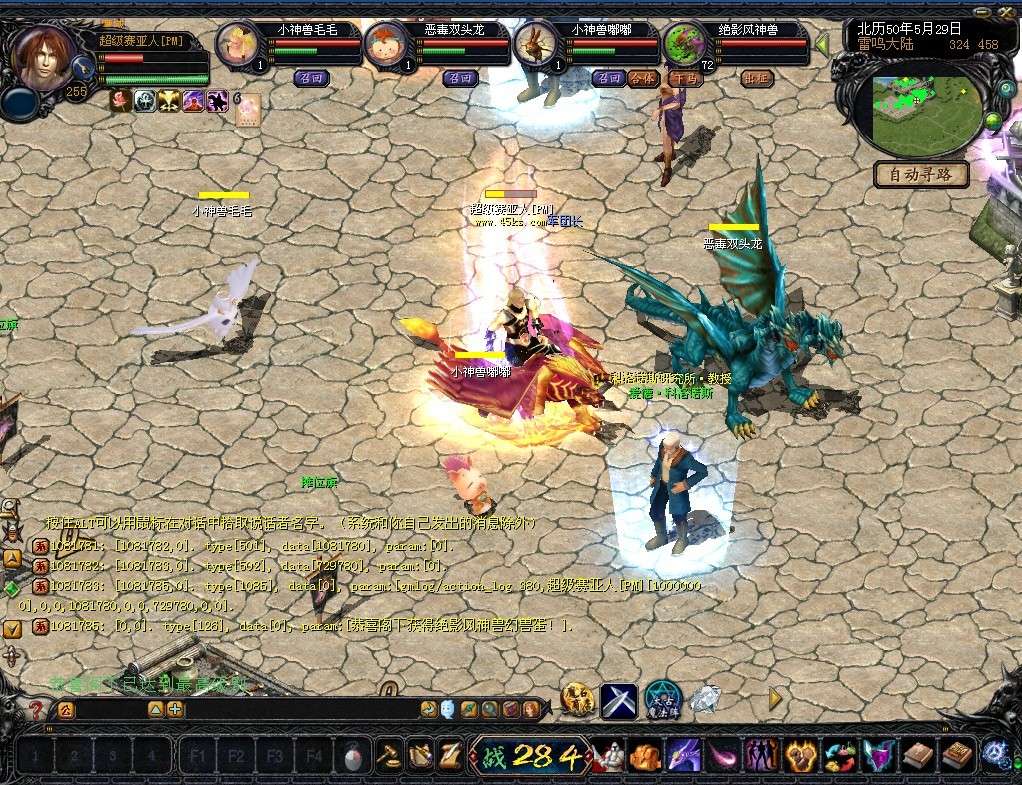The width and height of the screenshot is (1022, 785).
Task: Click the chat input field
Action: (x=300, y=710)
